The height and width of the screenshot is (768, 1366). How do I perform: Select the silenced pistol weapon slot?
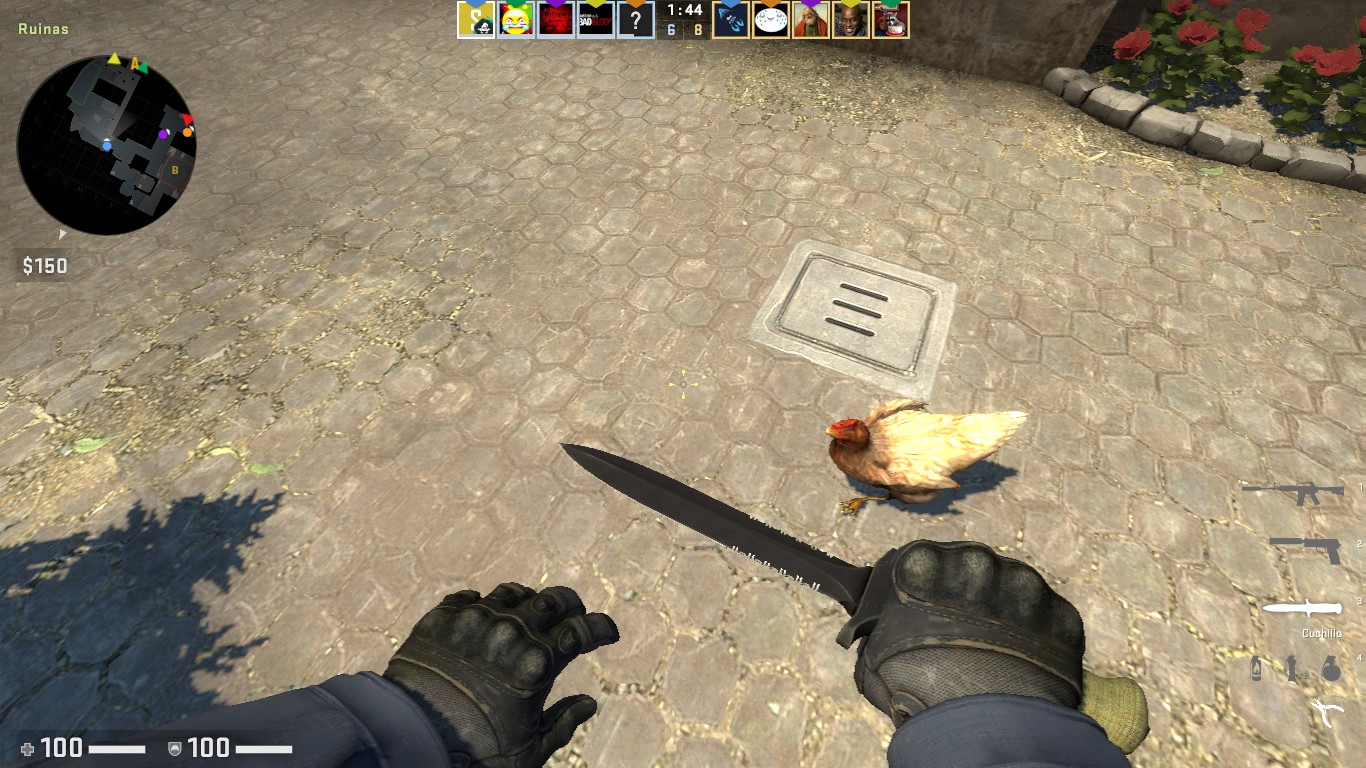point(1305,548)
